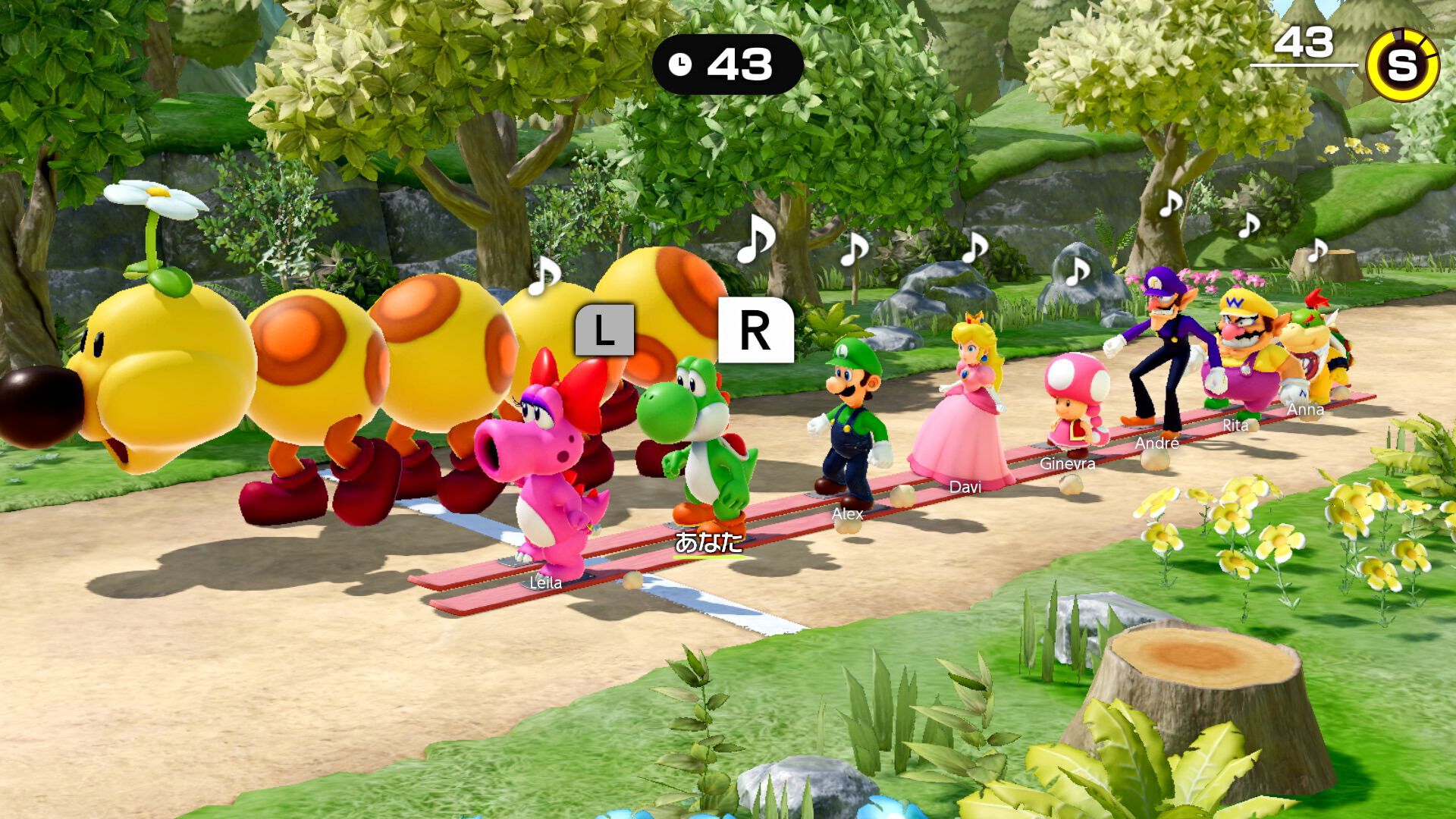Select Yoshi standing on the ski plank
This screenshot has width=1456, height=819.
tap(701, 432)
